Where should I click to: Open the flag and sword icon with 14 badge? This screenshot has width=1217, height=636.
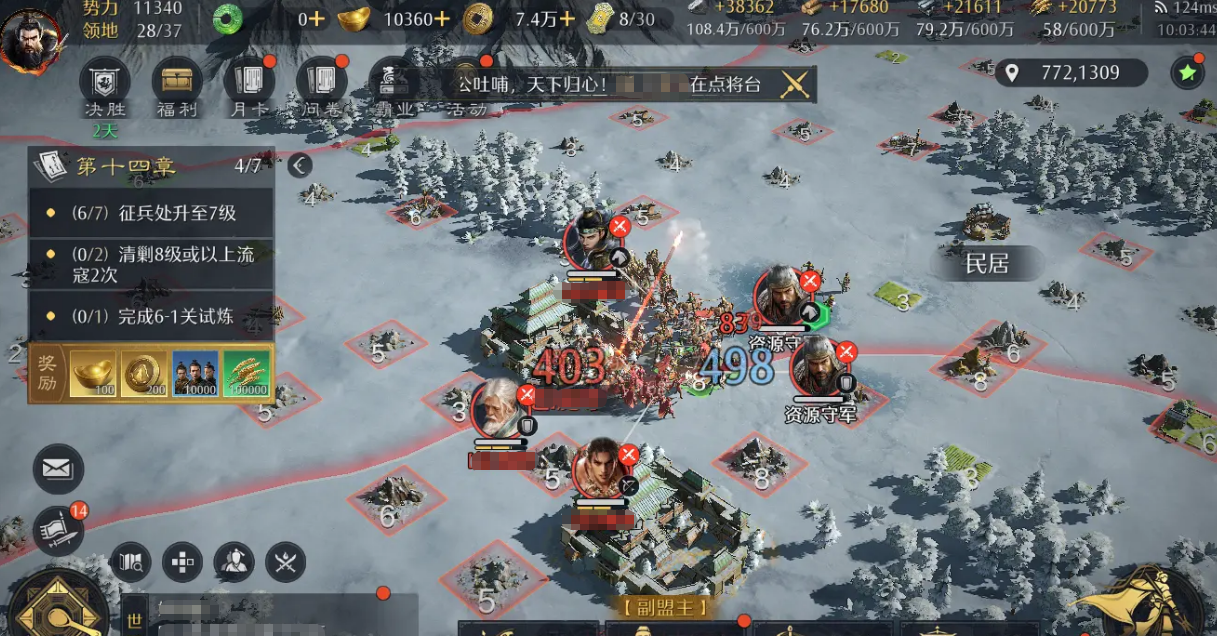tap(59, 529)
